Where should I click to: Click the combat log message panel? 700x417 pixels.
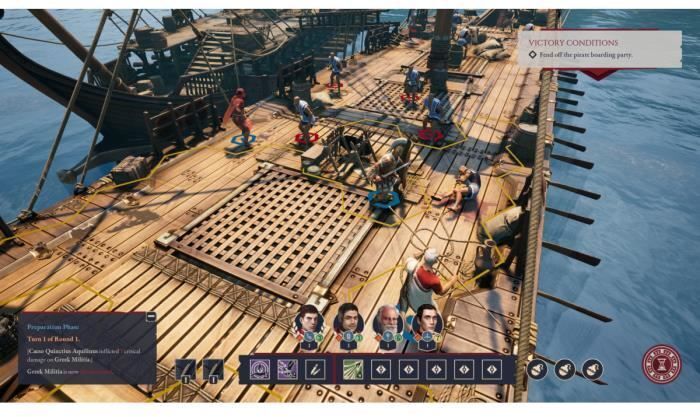pyautogui.click(x=86, y=350)
